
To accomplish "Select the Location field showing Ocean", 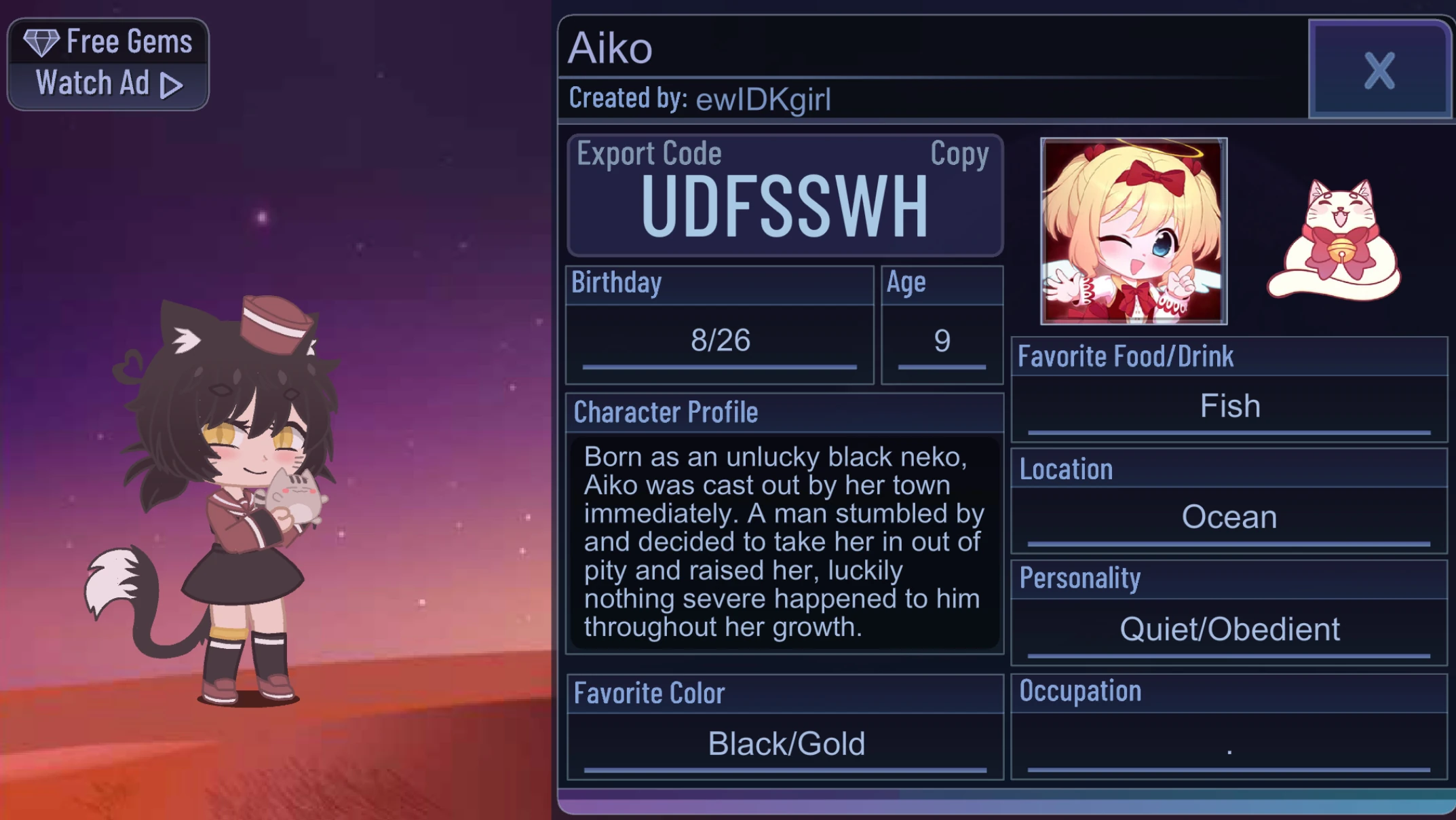I will [x=1228, y=517].
